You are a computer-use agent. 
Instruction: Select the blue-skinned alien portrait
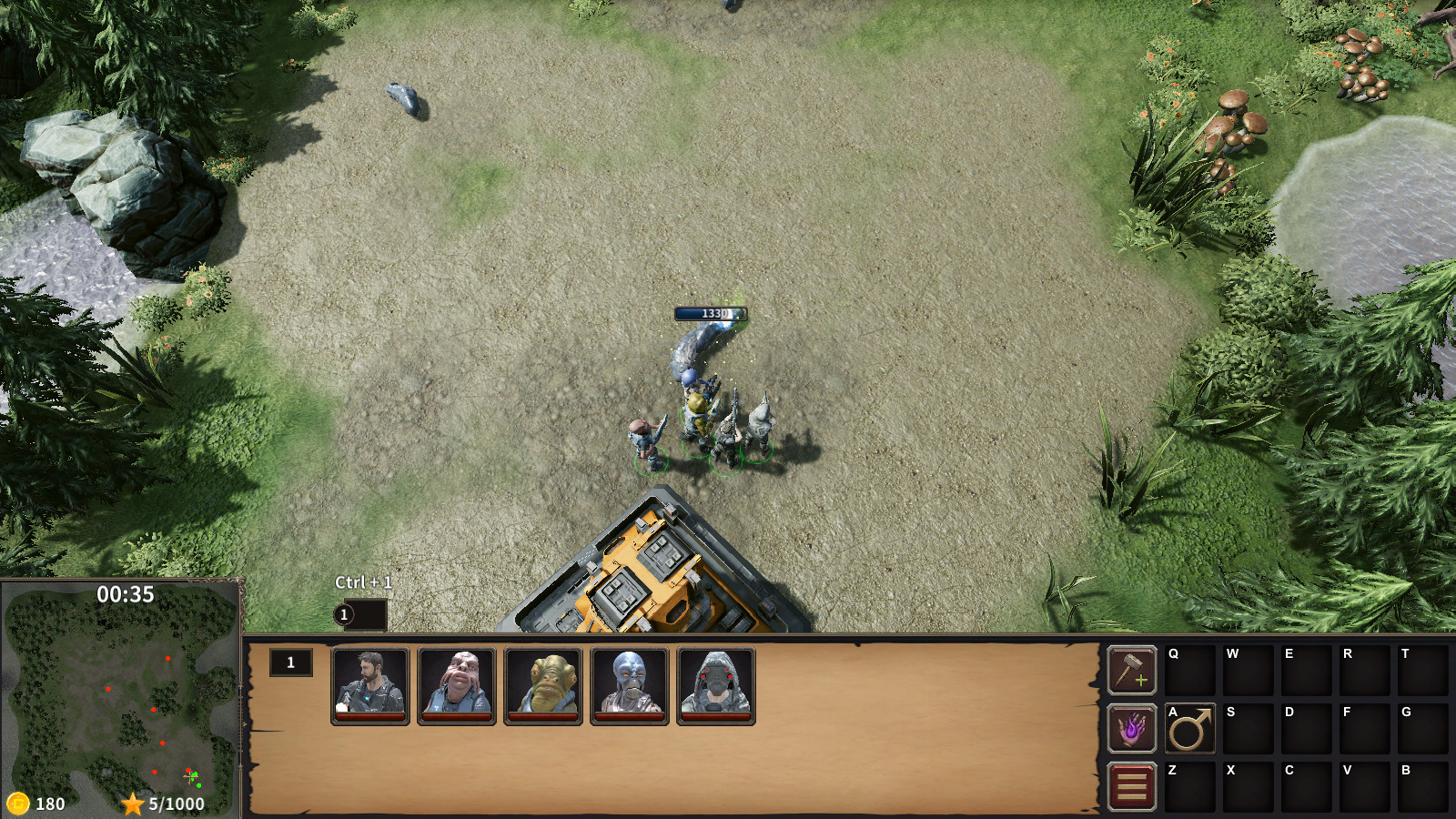tap(628, 687)
